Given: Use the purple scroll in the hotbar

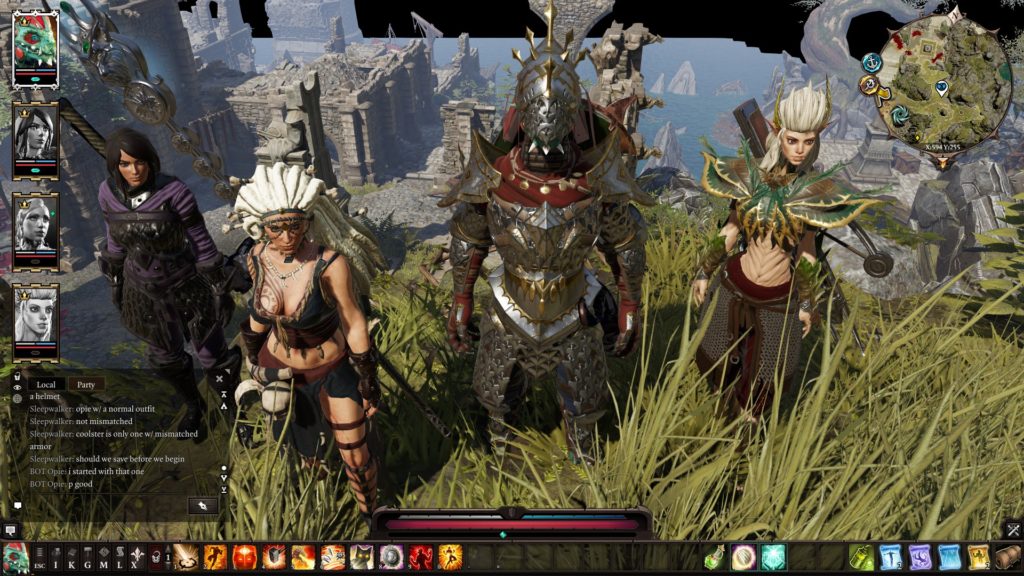Looking at the screenshot, I should click(920, 557).
